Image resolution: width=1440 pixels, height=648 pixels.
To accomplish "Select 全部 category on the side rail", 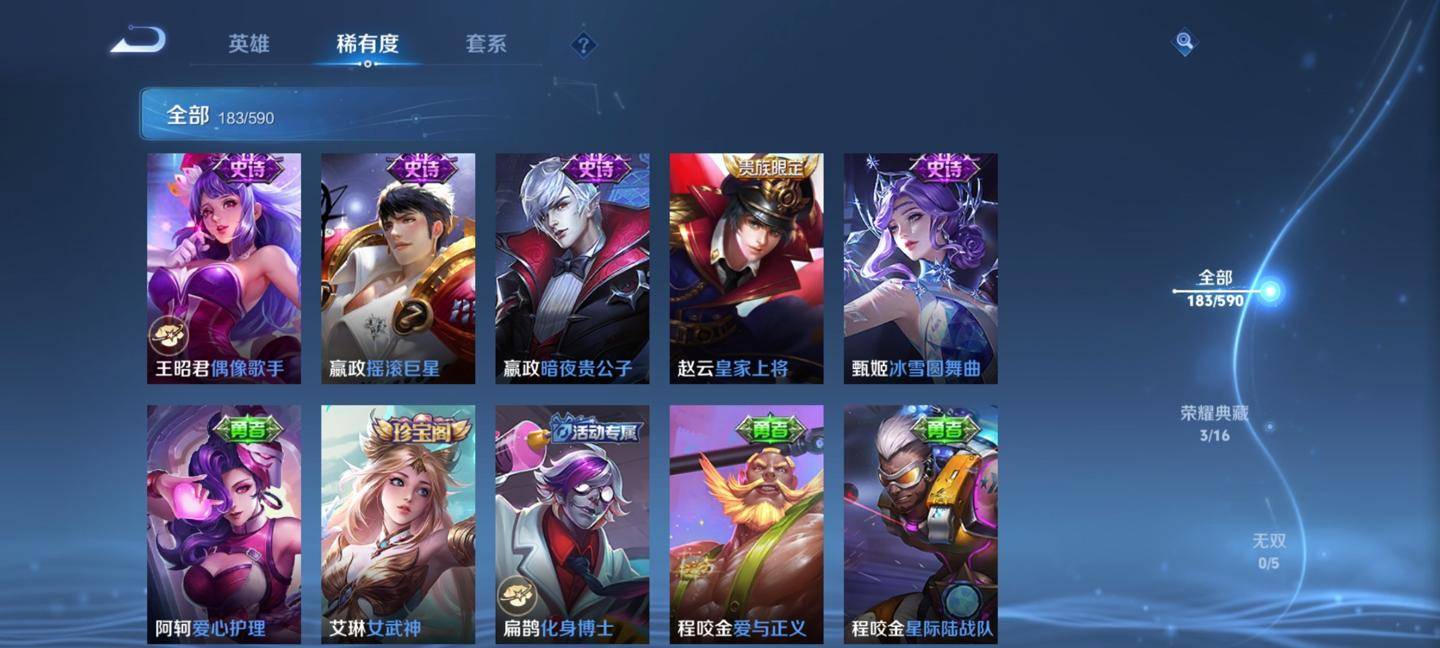I will tap(1216, 288).
